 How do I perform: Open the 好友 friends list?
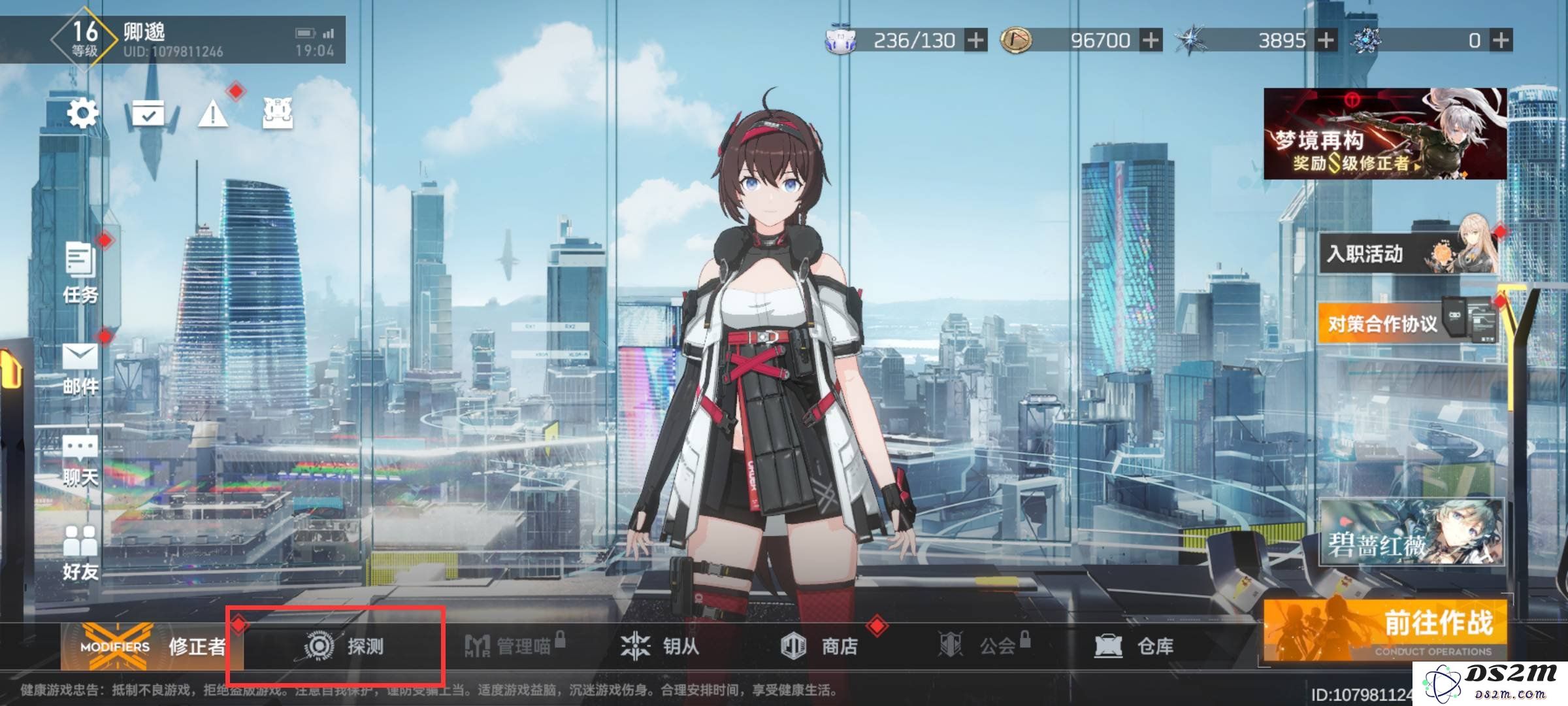coord(80,553)
